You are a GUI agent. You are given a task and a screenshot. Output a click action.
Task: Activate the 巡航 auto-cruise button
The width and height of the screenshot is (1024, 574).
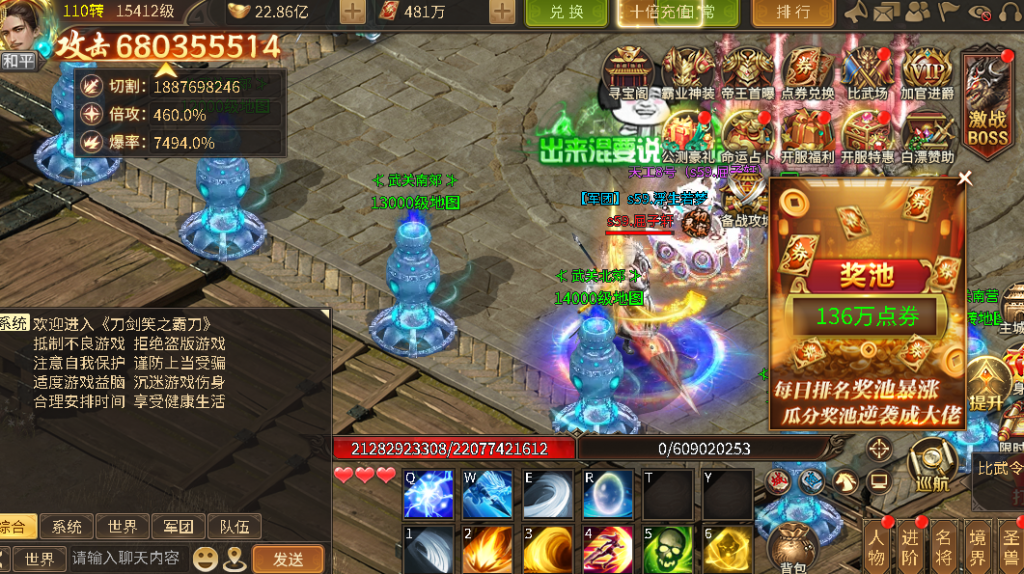pyautogui.click(x=932, y=466)
